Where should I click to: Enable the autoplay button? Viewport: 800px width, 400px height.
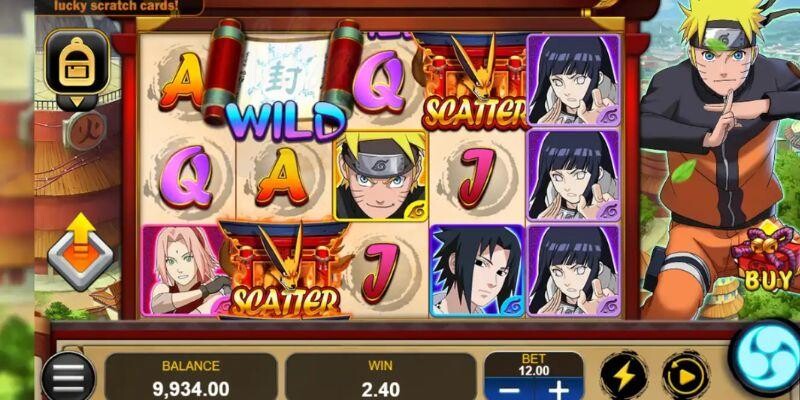click(x=685, y=376)
